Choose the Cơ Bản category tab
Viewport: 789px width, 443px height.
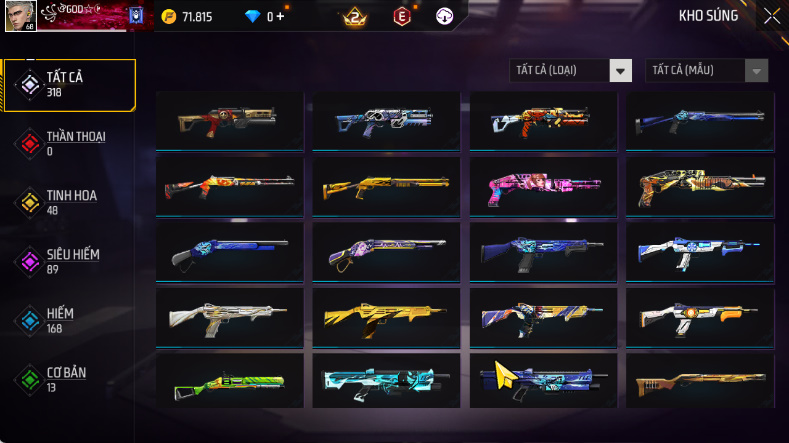68,379
